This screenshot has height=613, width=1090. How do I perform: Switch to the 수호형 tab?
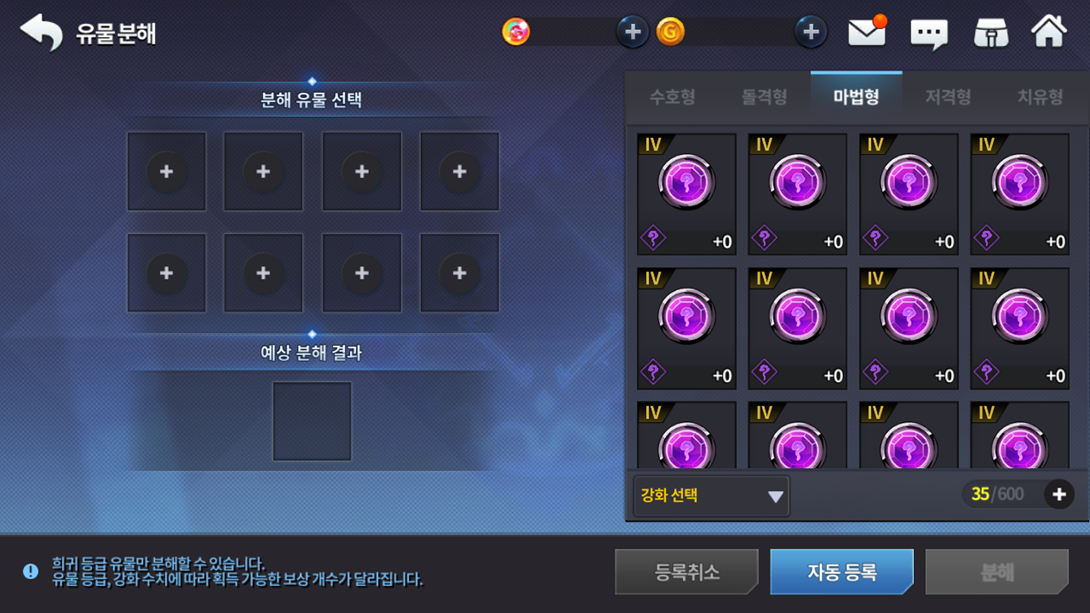[x=672, y=97]
